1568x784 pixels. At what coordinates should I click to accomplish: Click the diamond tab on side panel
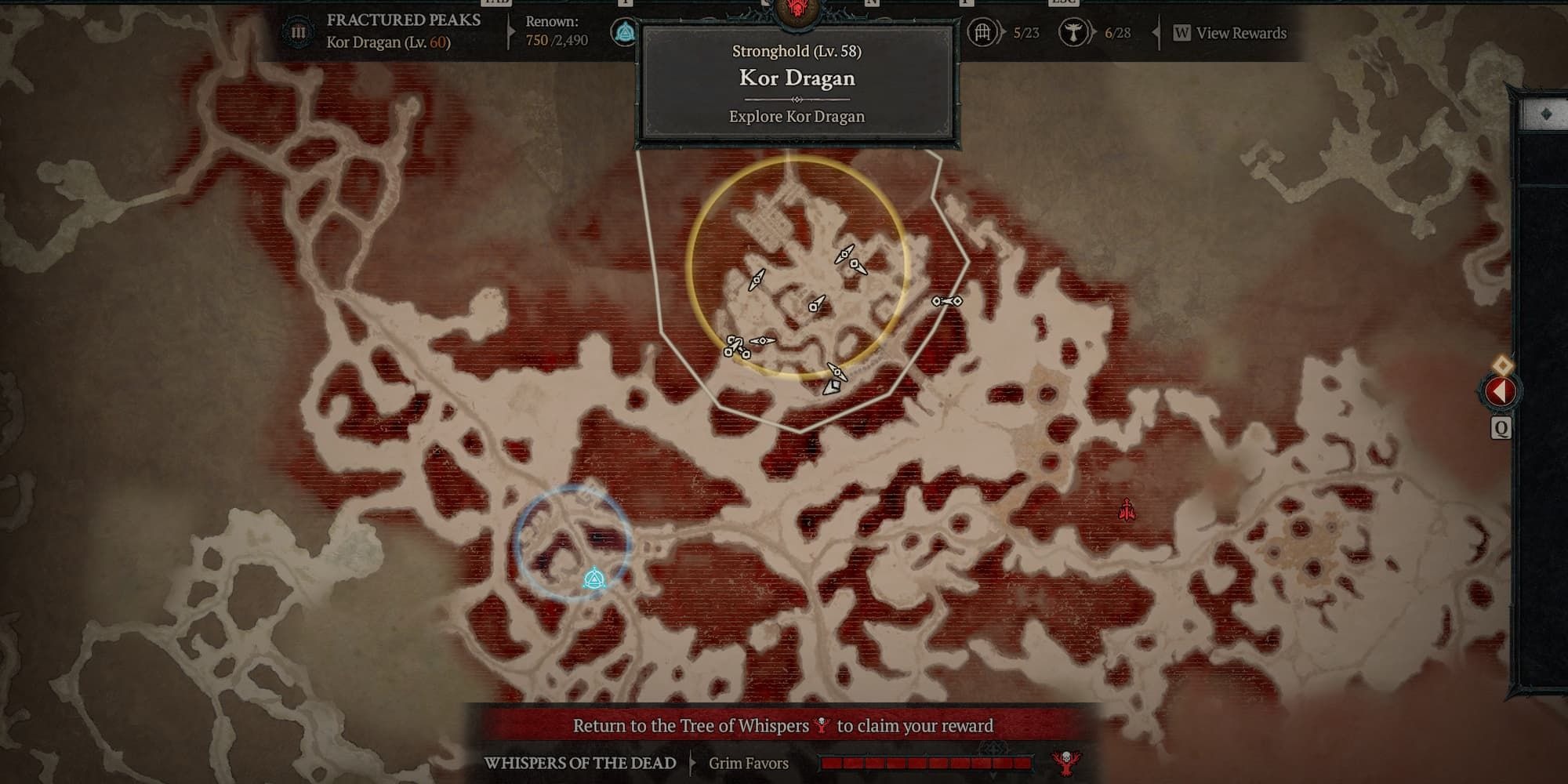1545,114
